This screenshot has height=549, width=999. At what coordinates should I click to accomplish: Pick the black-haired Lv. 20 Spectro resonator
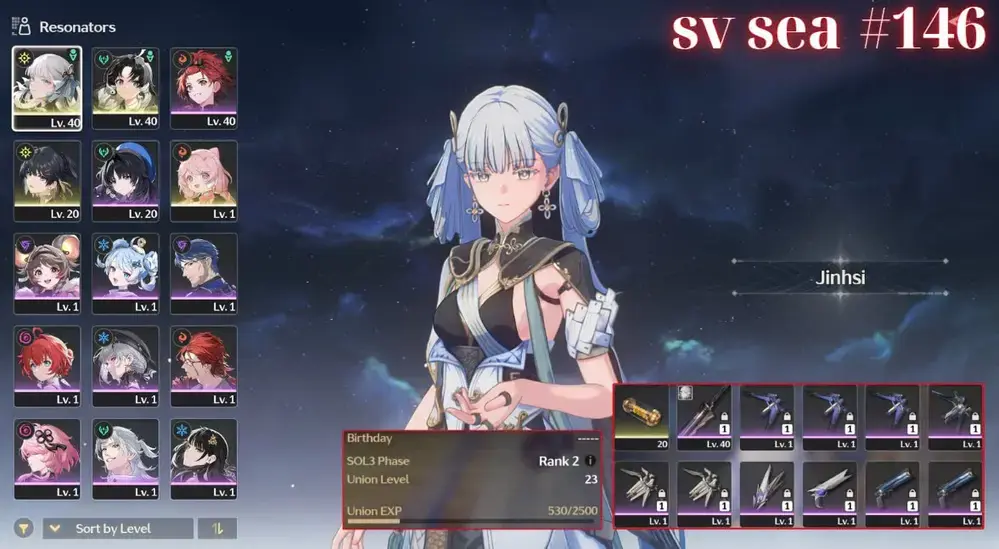pyautogui.click(x=47, y=180)
